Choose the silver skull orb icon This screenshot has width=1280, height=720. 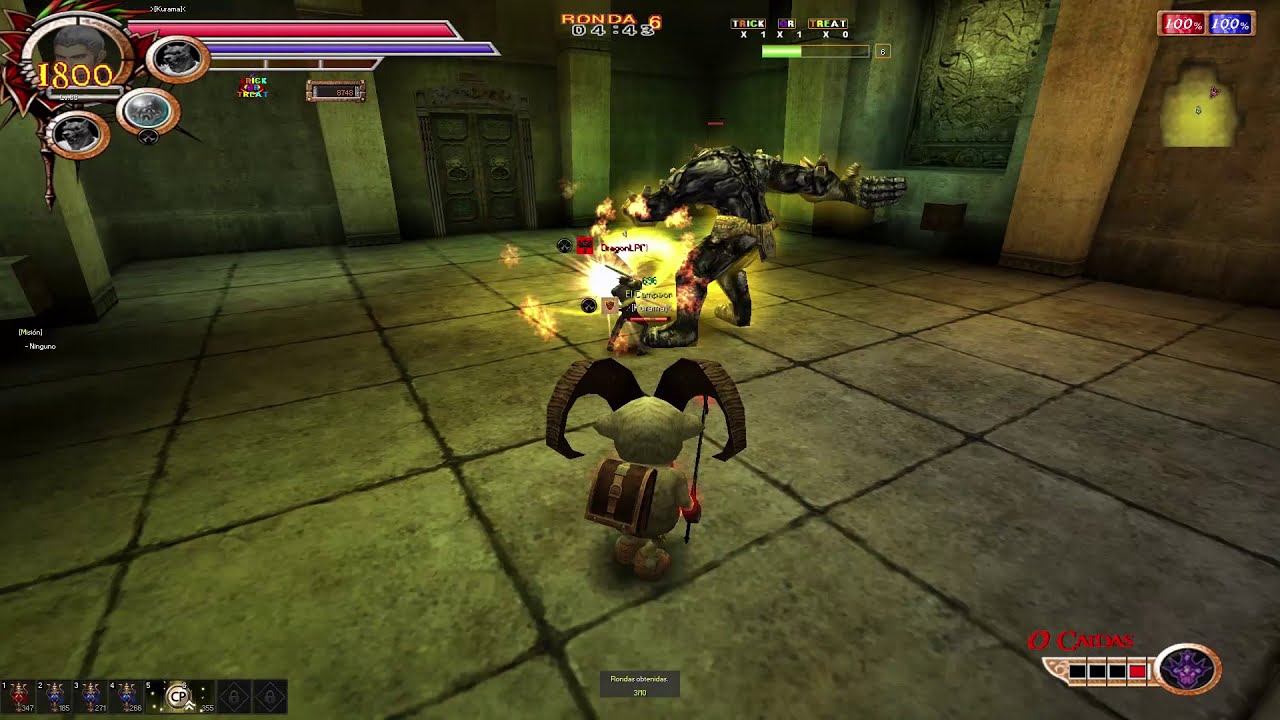(147, 110)
